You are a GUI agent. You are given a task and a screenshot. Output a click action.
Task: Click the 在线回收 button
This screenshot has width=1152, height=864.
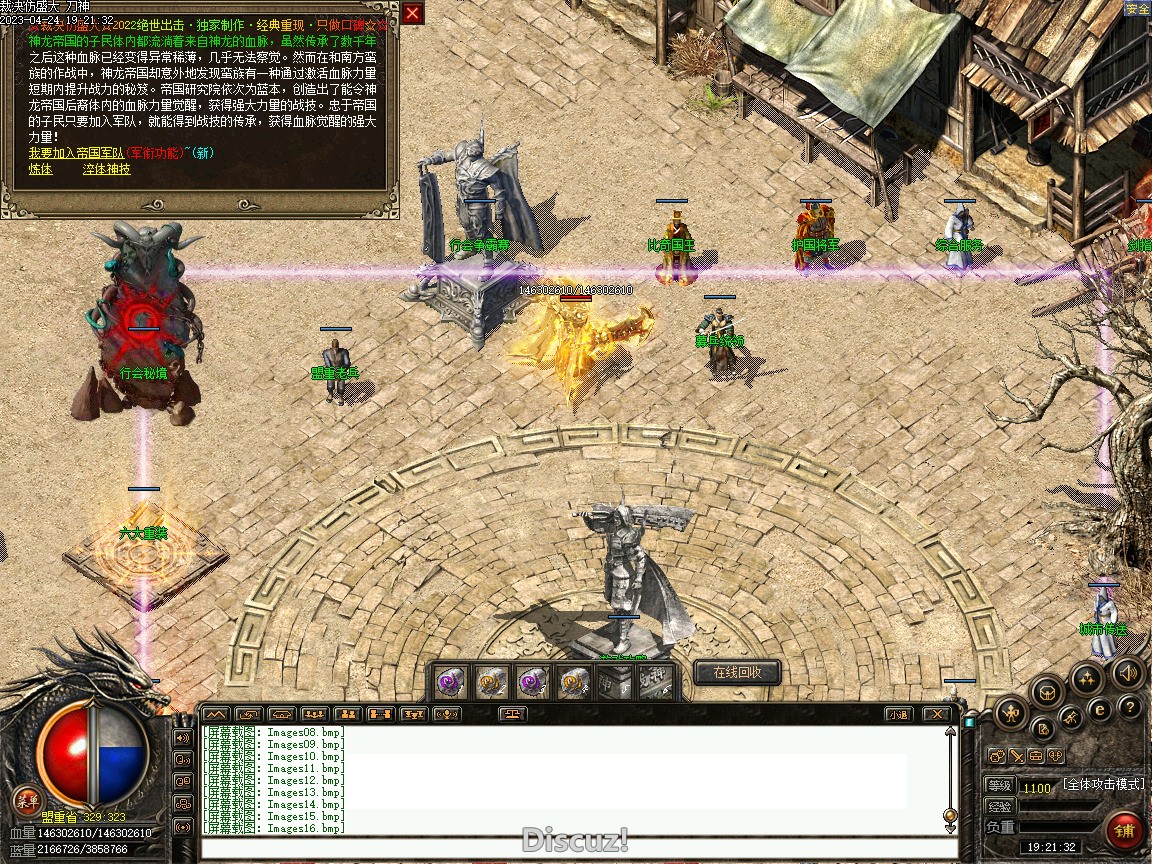click(x=737, y=673)
